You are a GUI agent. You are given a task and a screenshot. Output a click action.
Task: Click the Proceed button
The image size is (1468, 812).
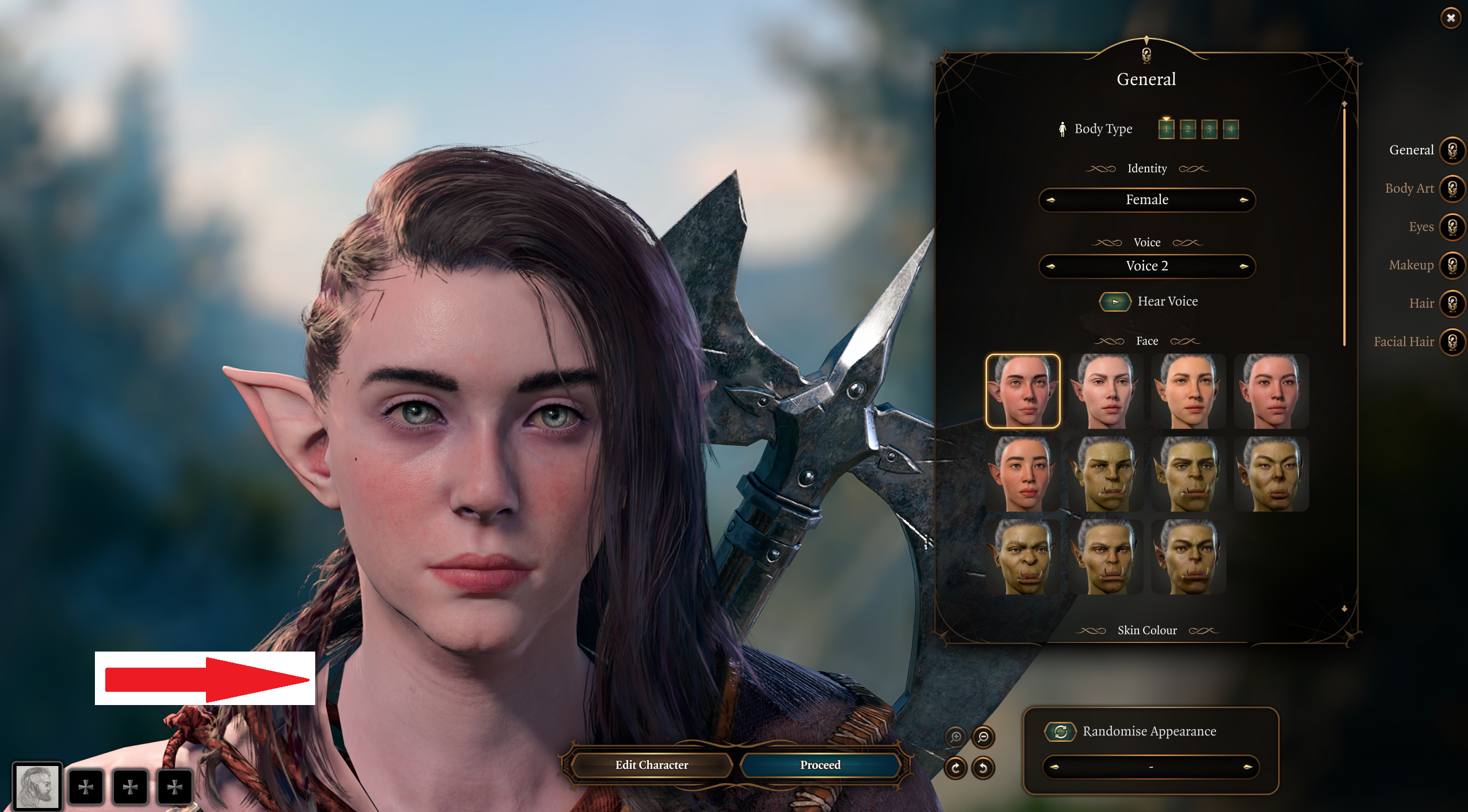click(820, 765)
